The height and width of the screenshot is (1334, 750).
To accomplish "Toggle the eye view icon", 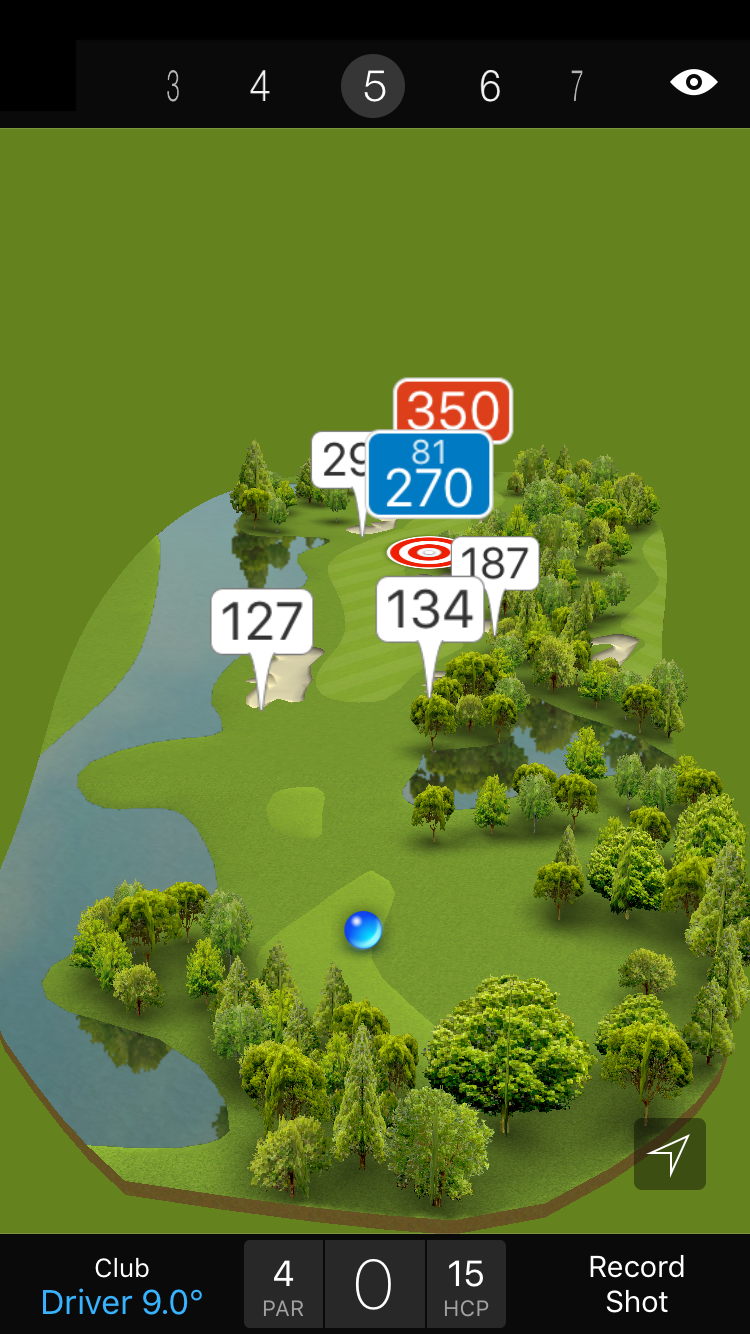I will 693,83.
